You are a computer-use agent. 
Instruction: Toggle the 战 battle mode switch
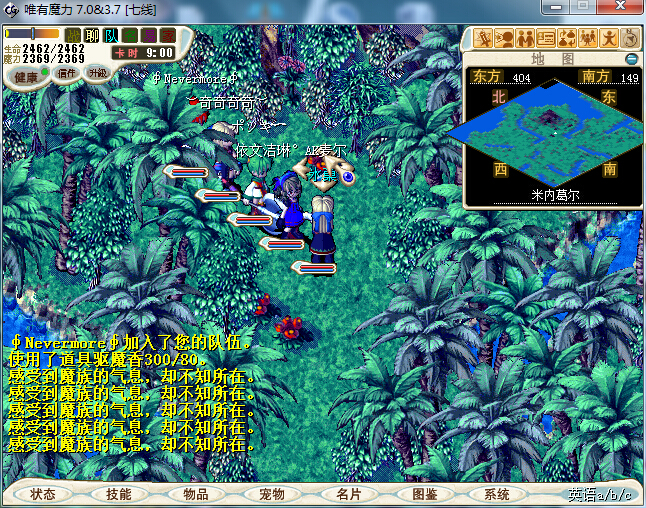point(73,36)
